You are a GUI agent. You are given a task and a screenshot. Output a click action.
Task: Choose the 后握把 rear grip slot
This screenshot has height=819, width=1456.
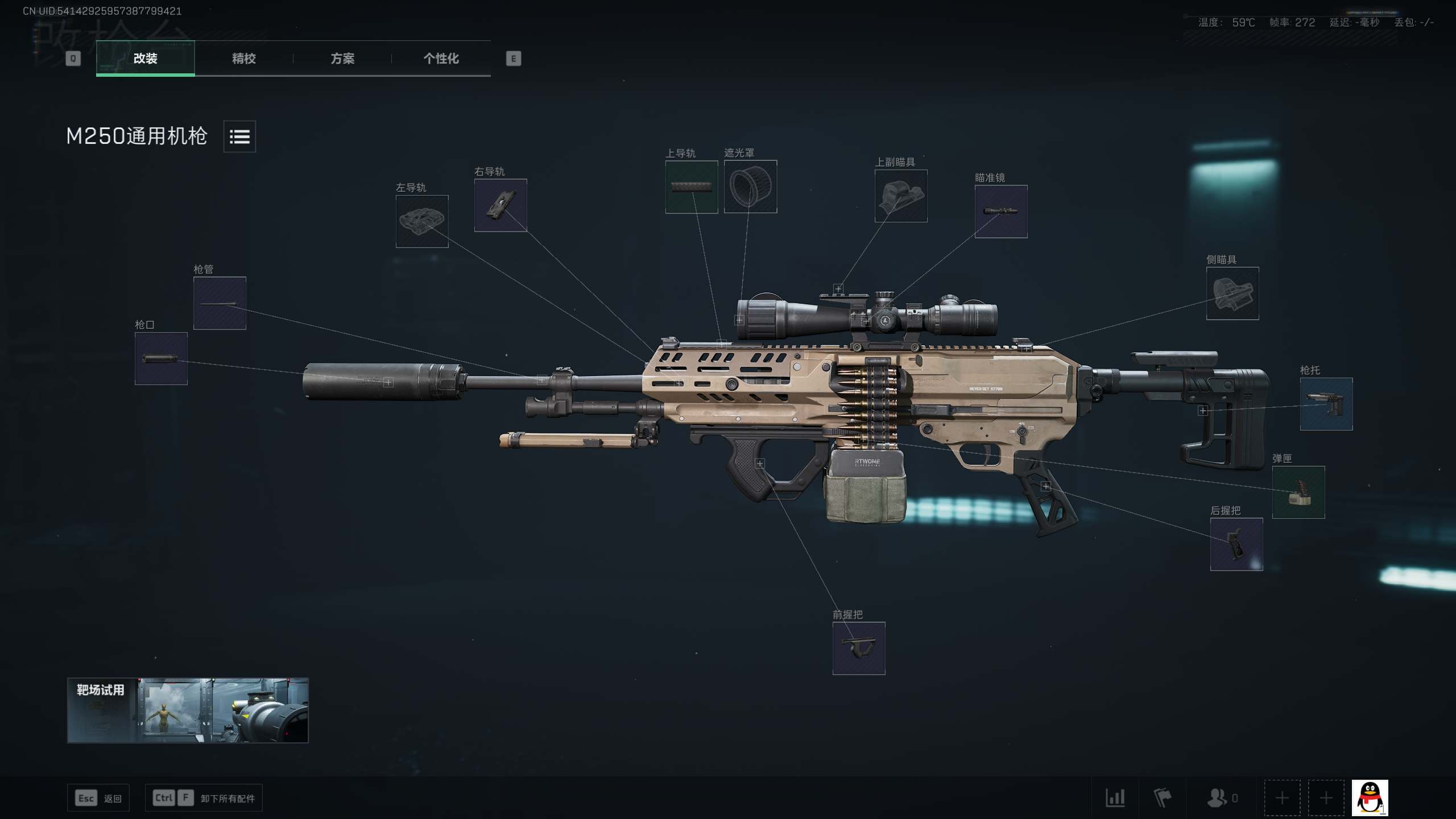[x=1236, y=544]
